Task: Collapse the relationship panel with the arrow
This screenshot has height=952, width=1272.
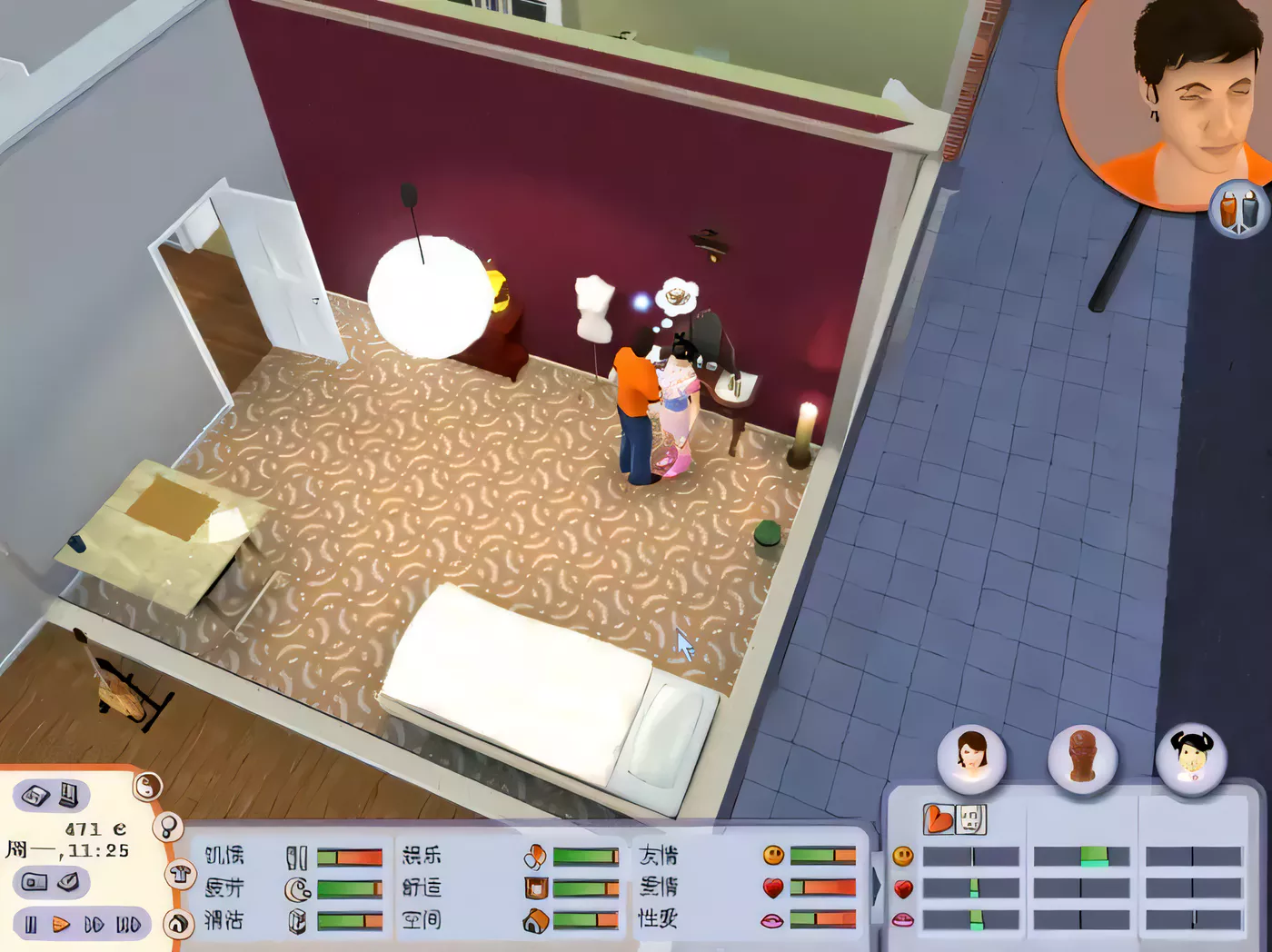Action: pos(877,886)
